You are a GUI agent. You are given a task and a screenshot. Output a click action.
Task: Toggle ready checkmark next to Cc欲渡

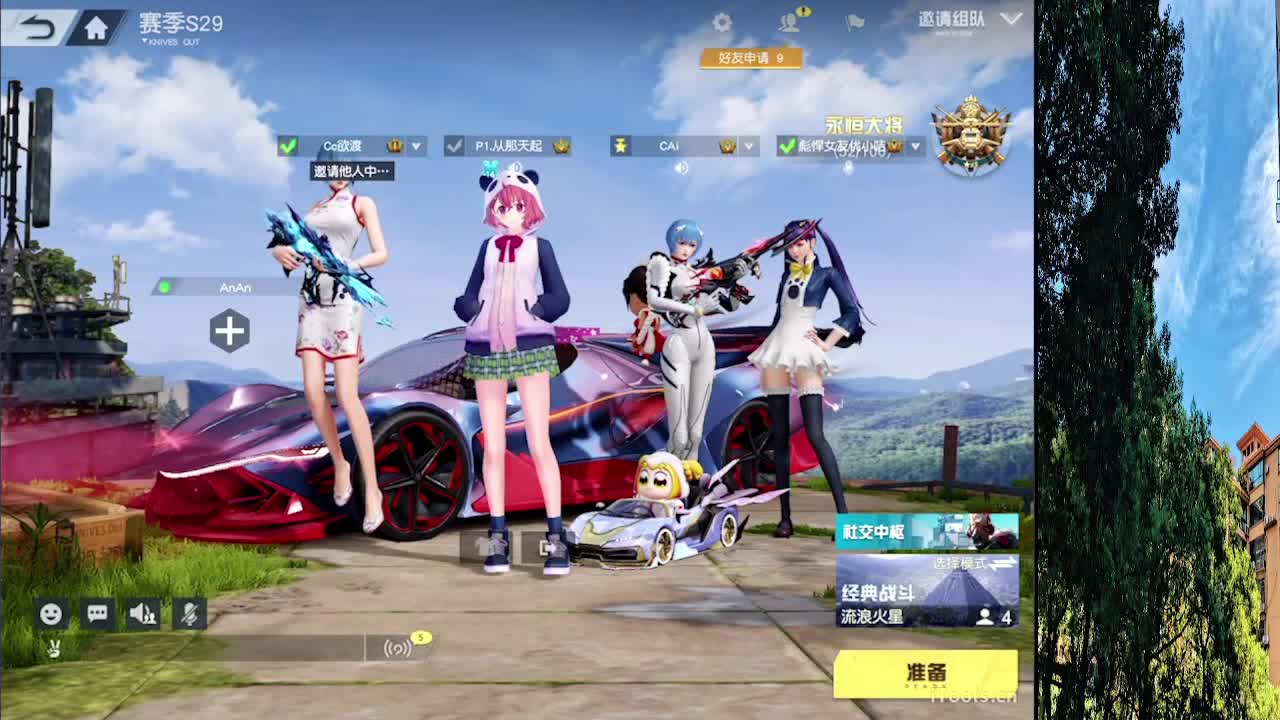290,145
